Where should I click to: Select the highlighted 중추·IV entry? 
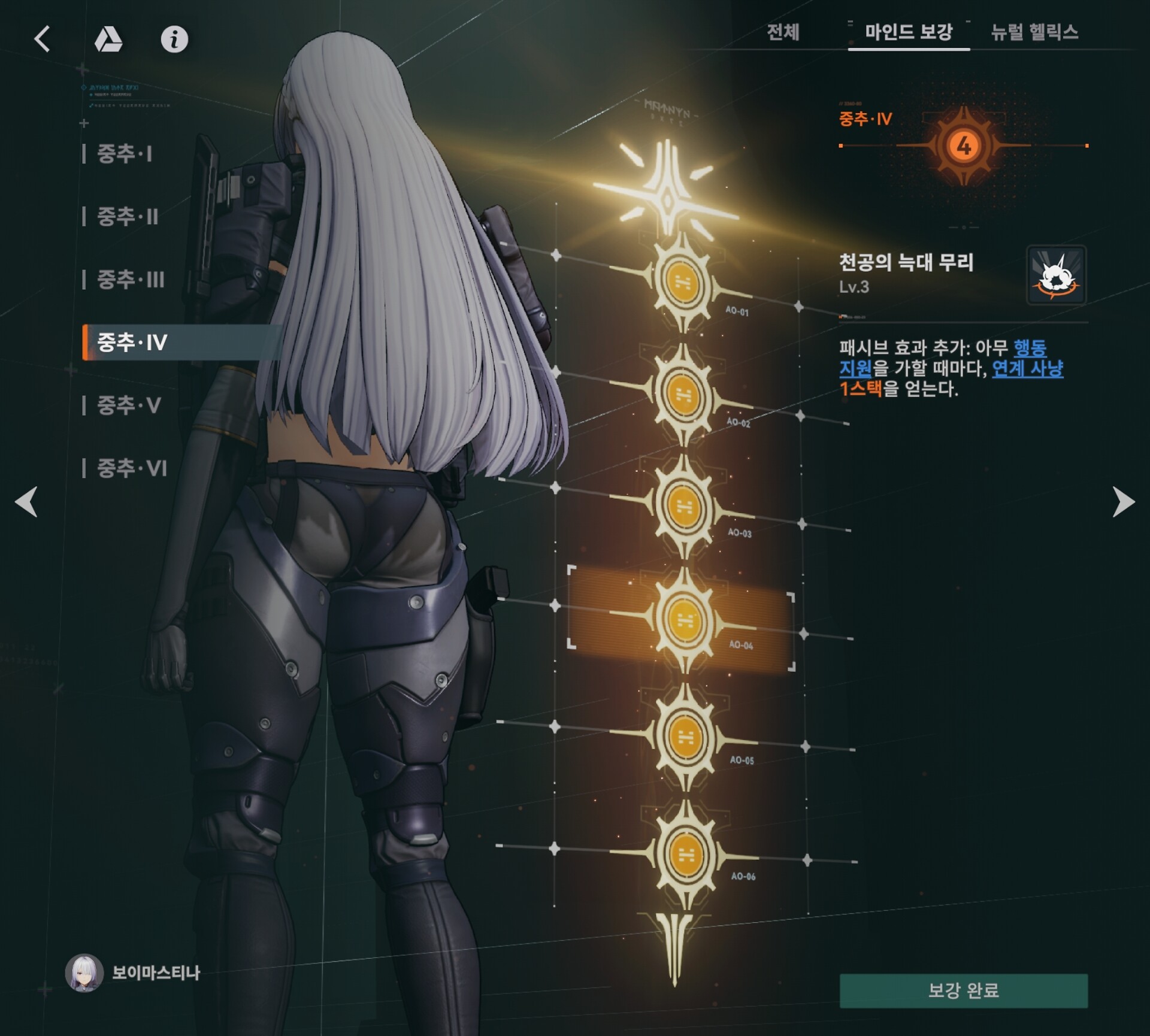point(132,343)
